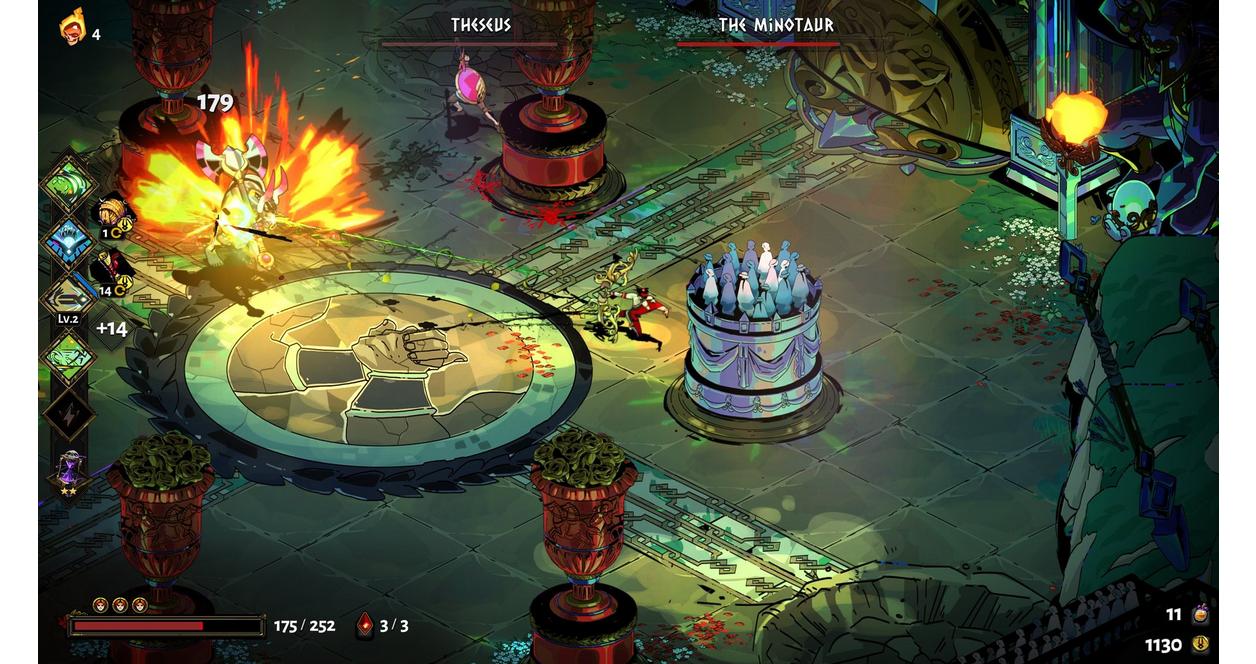Click the gold obol coin icon
Screen dimensions: 1256x664
(x=1200, y=645)
